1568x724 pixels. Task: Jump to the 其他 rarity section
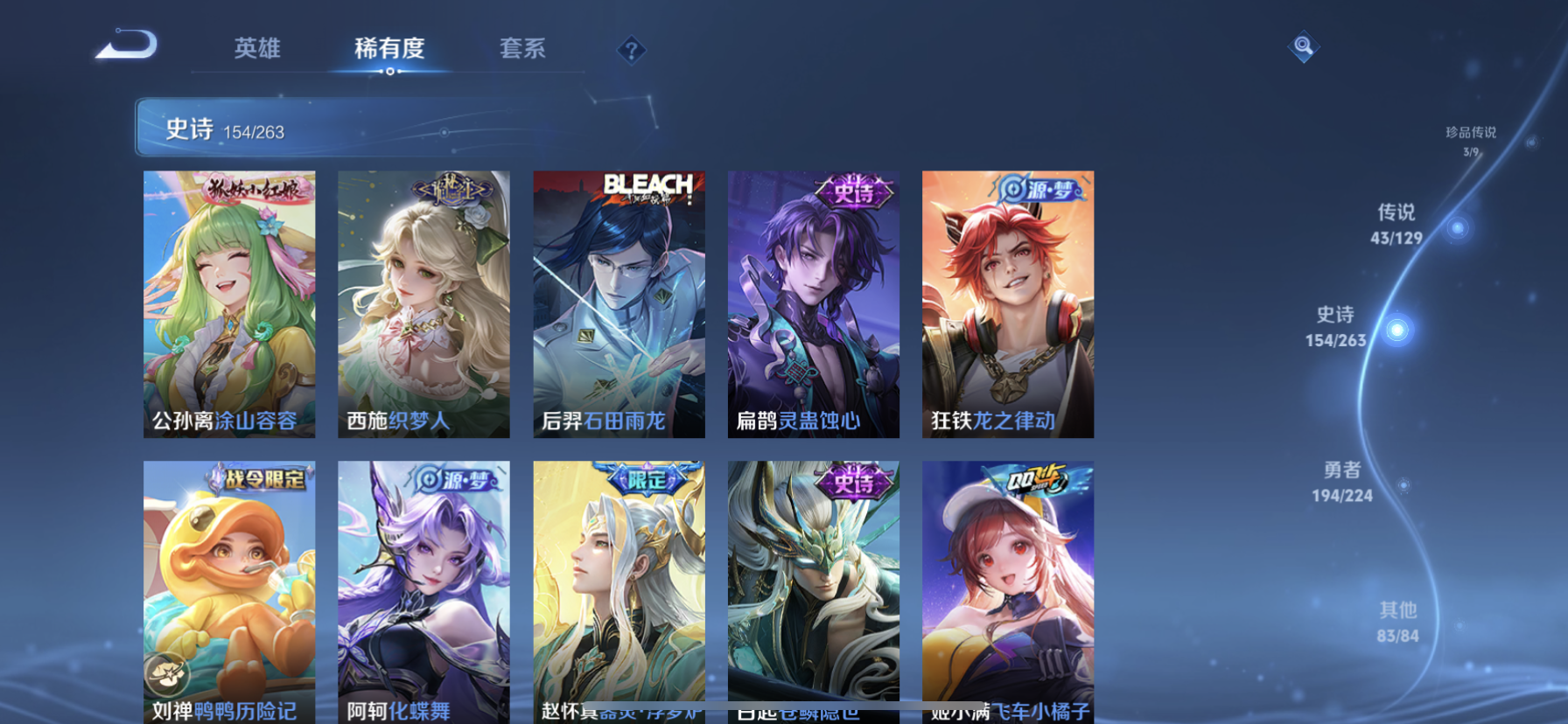[x=1397, y=622]
